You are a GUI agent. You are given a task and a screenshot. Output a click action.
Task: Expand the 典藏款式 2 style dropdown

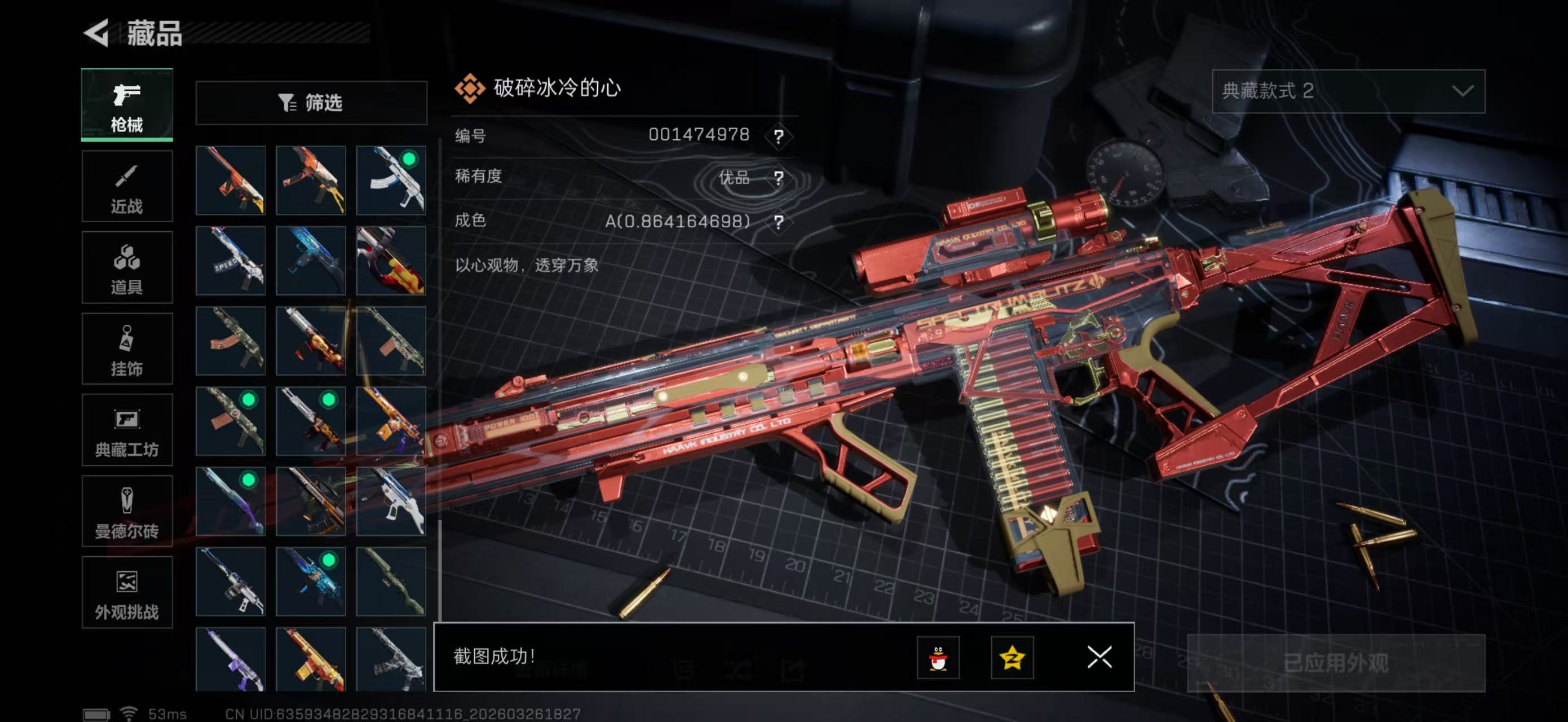click(x=1348, y=91)
